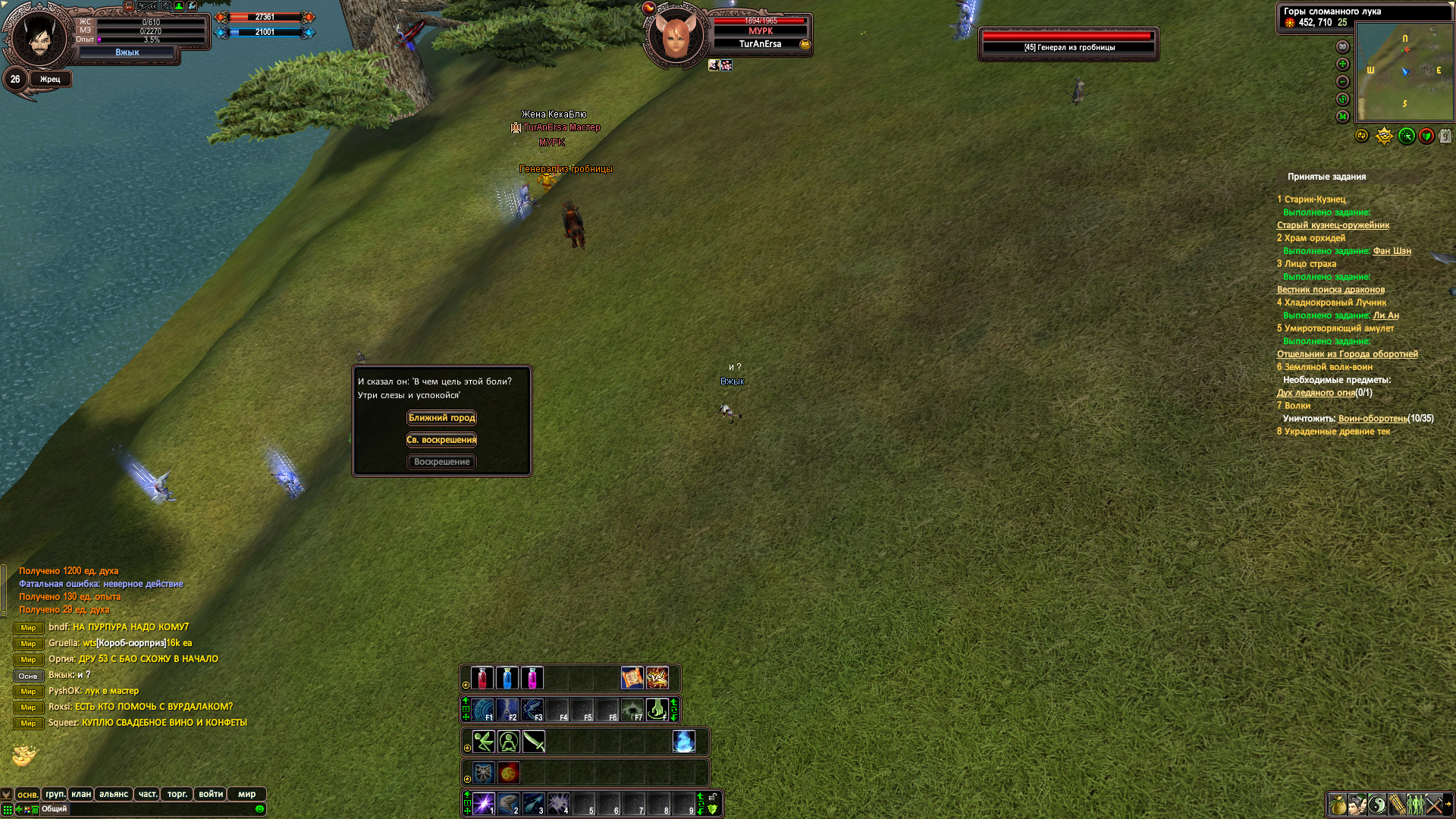Viewport: 1456px width, 819px height.
Task: Cast the purple starburst skill in slot 1
Action: (x=484, y=804)
